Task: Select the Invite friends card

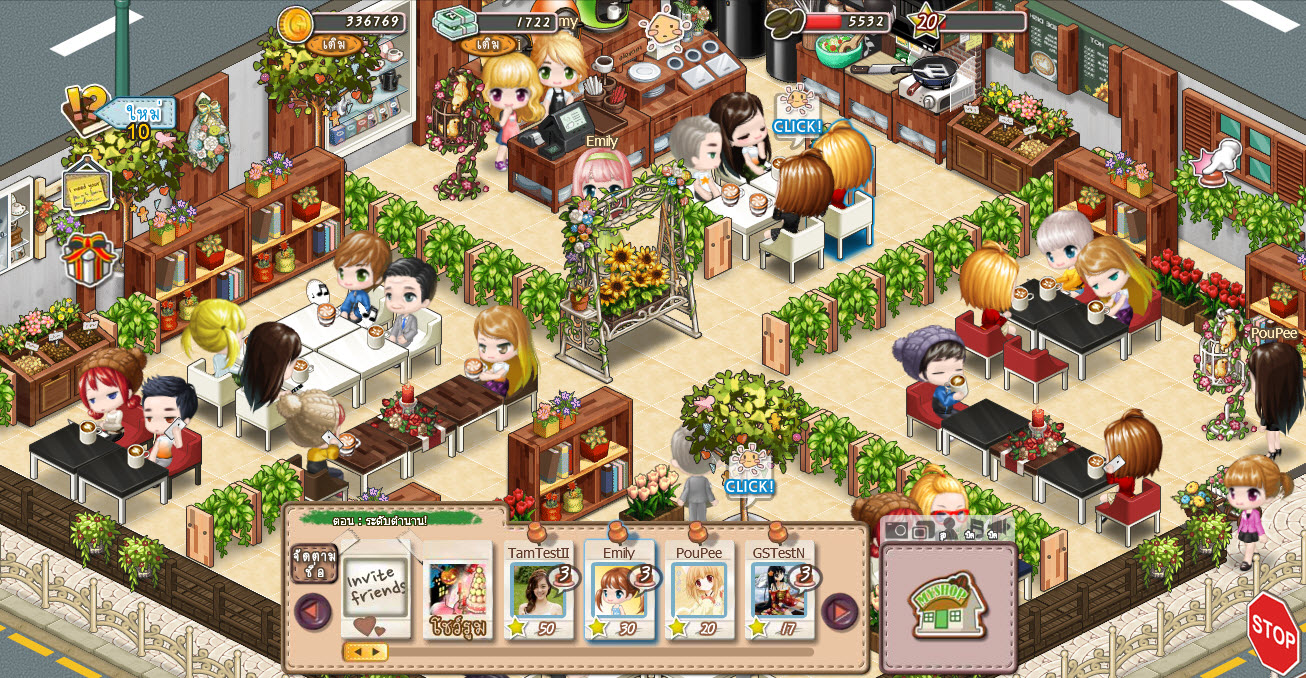Action: (x=376, y=592)
